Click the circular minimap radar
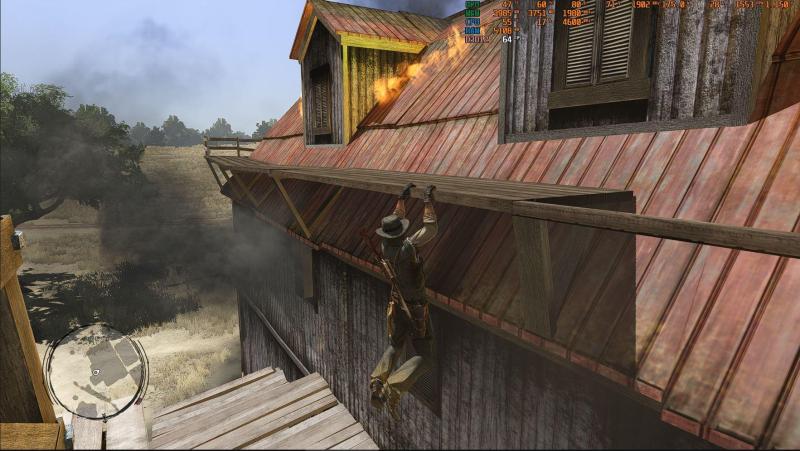This screenshot has height=451, width=800. (95, 371)
